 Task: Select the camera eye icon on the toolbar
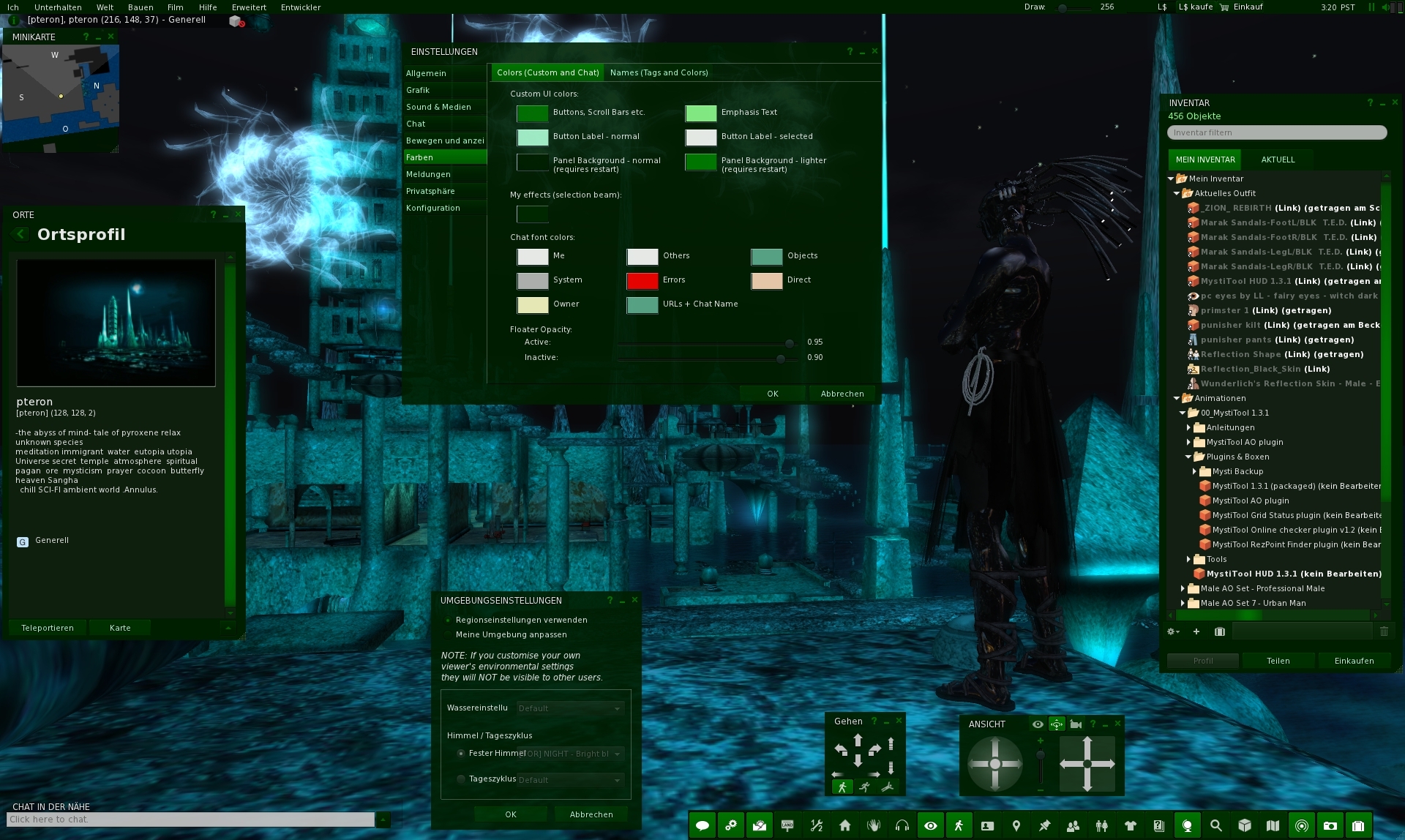(931, 825)
